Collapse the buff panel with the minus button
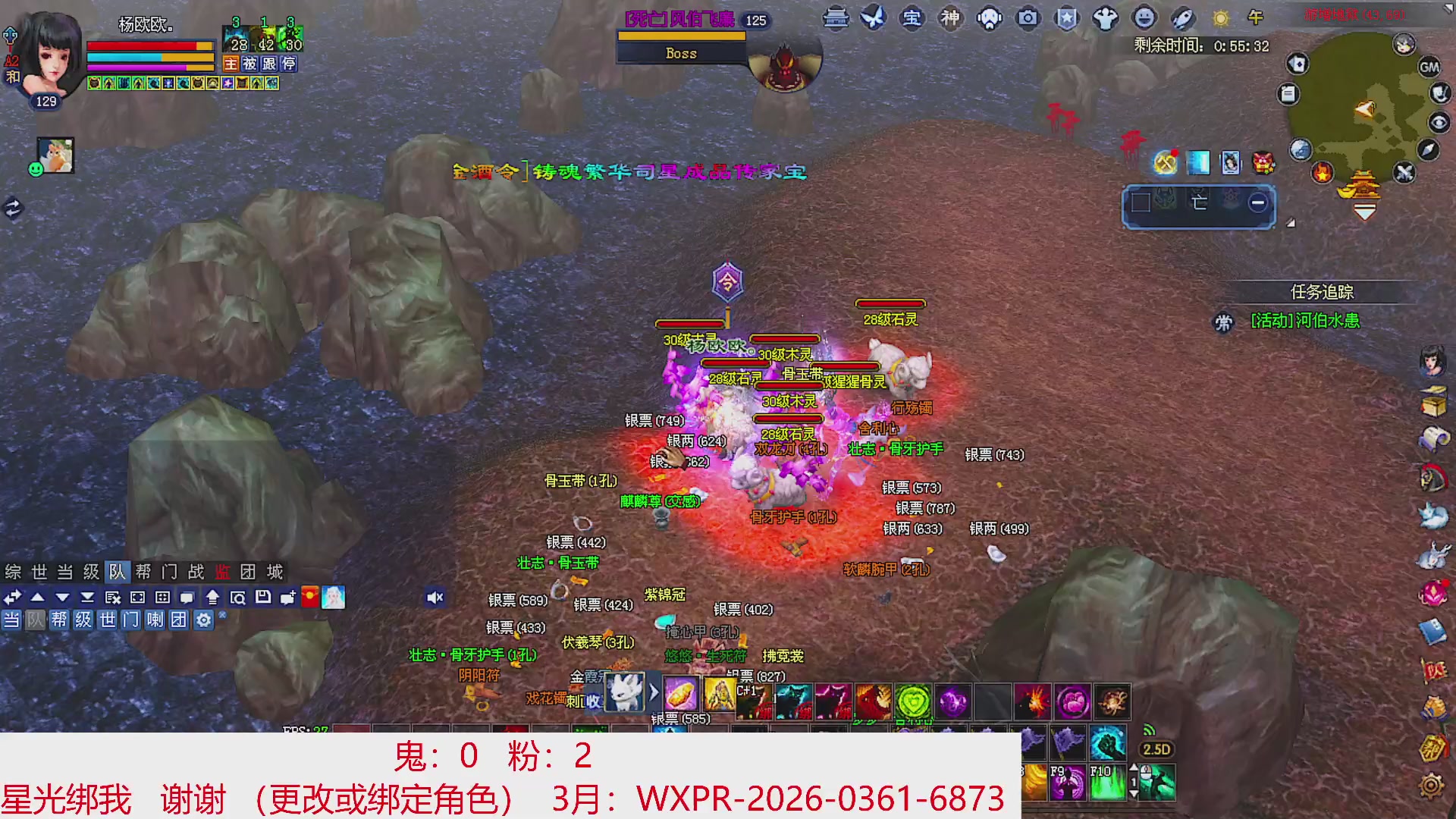This screenshot has height=819, width=1456. click(1257, 202)
